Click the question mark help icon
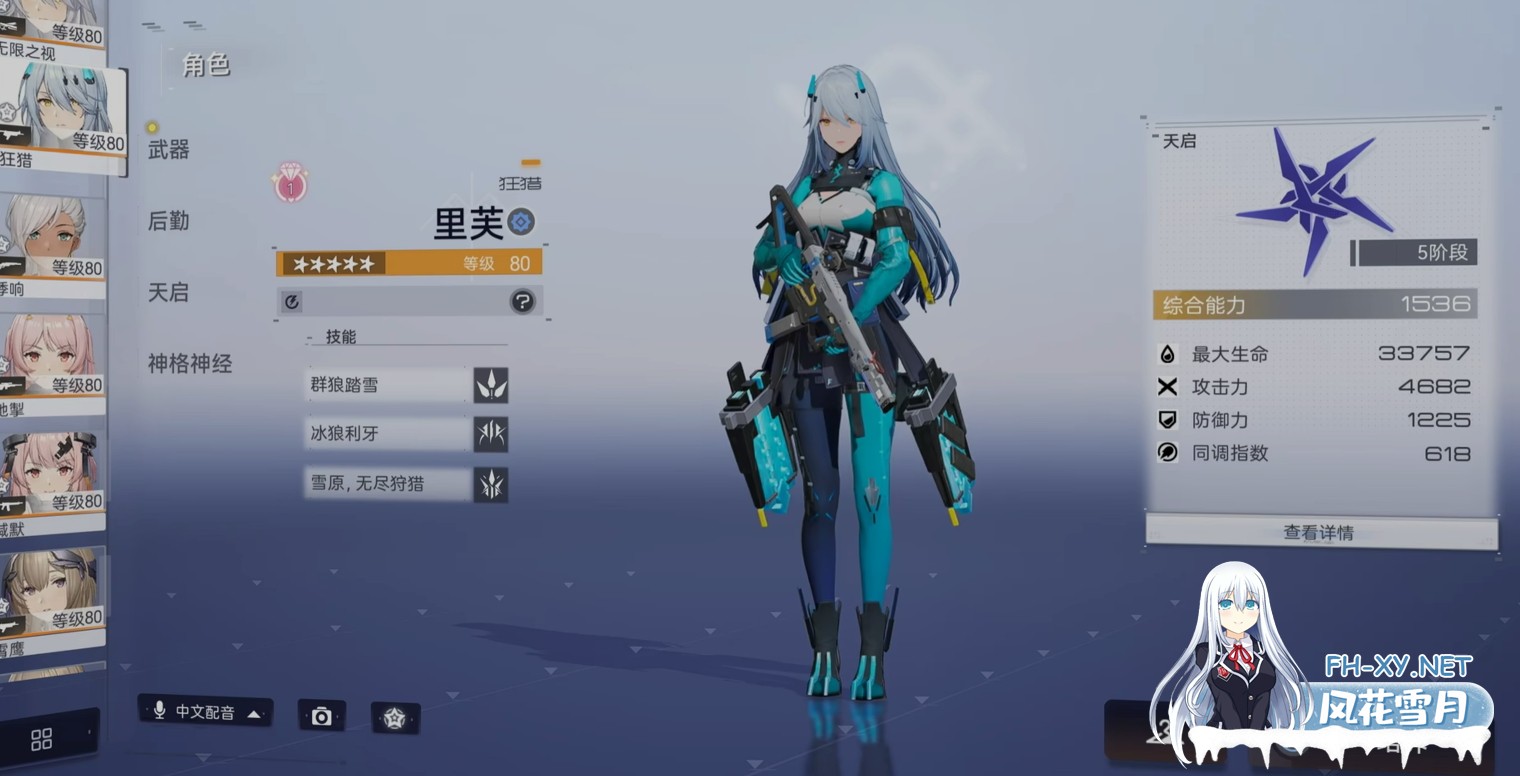The width and height of the screenshot is (1520, 776). pos(522,301)
